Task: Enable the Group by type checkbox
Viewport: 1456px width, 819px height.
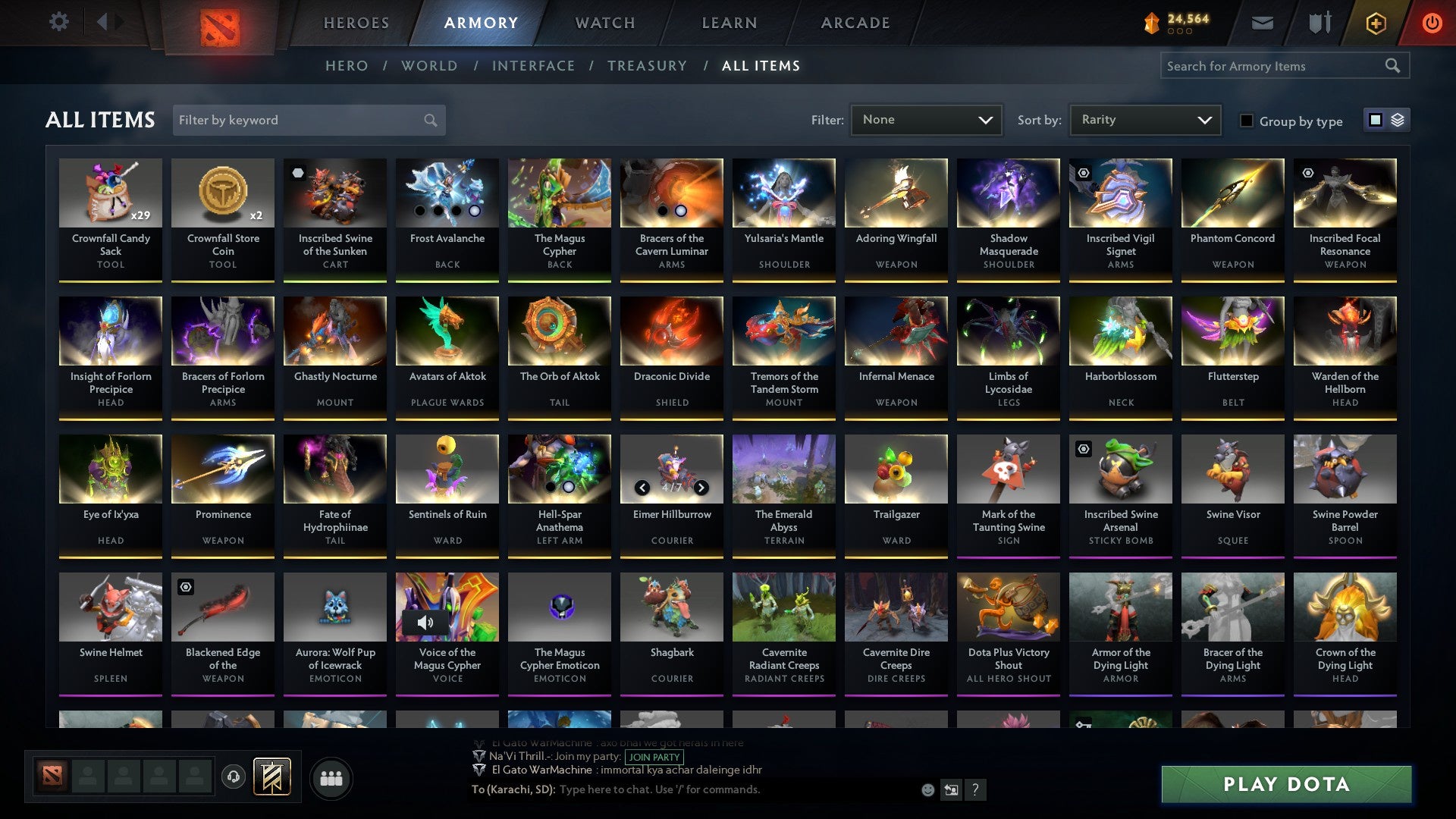Action: pos(1247,121)
